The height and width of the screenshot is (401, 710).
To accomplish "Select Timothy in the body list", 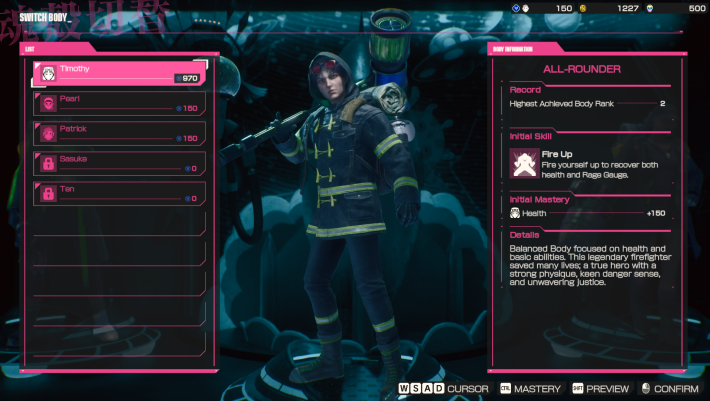I will pos(118,73).
